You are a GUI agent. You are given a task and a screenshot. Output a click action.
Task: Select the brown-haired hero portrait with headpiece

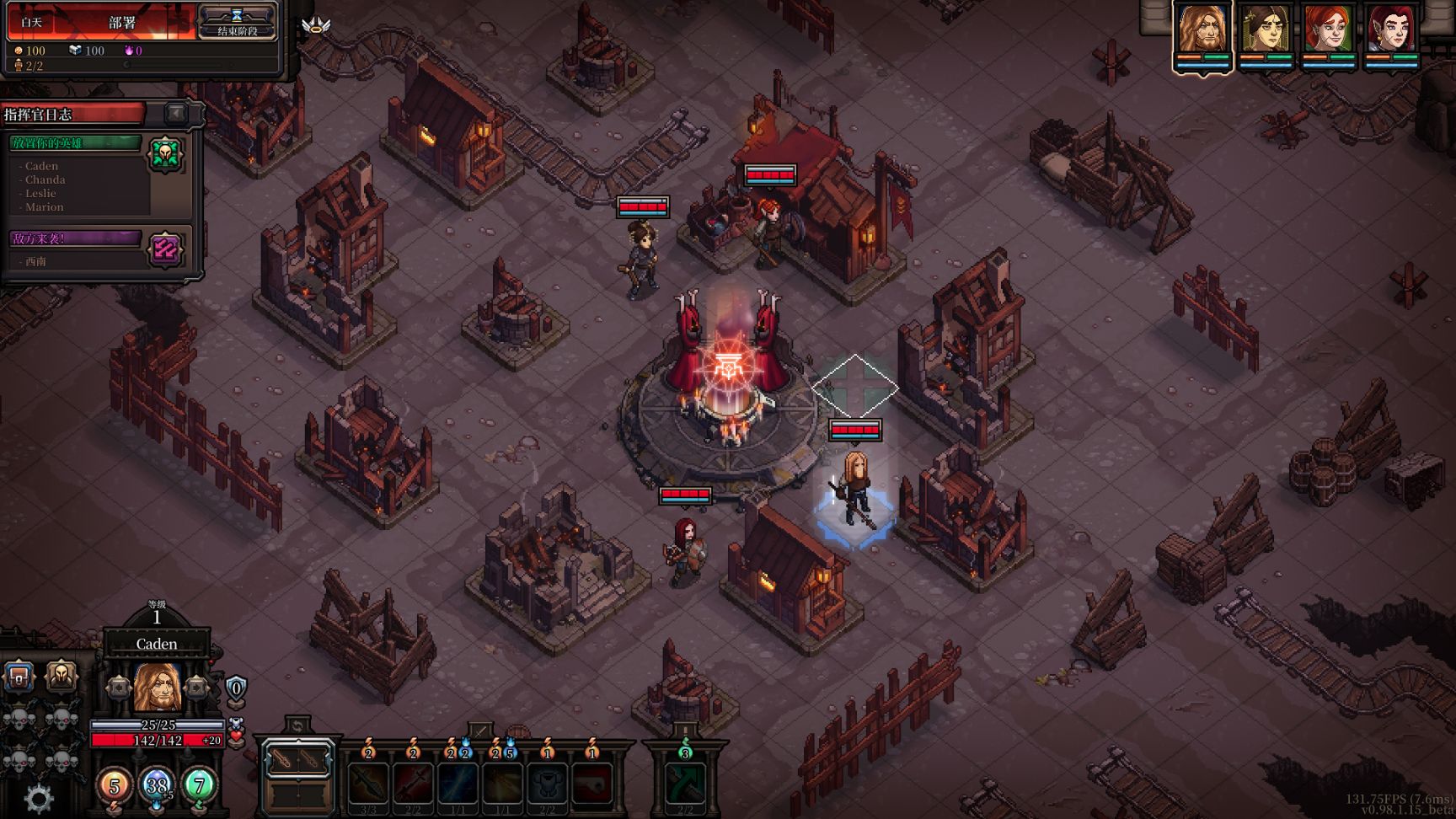pyautogui.click(x=1265, y=29)
